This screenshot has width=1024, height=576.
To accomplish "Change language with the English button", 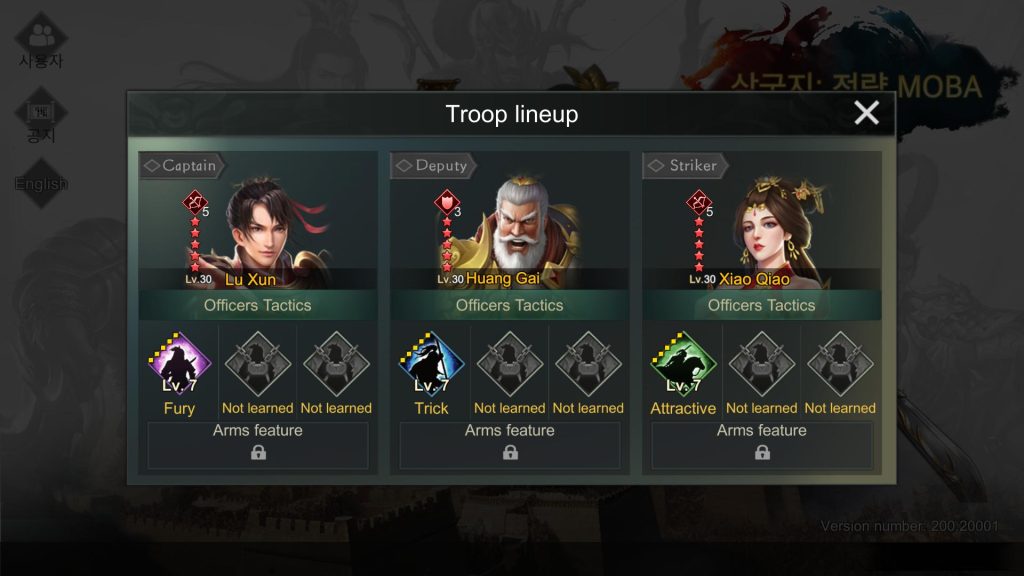I will coord(41,183).
